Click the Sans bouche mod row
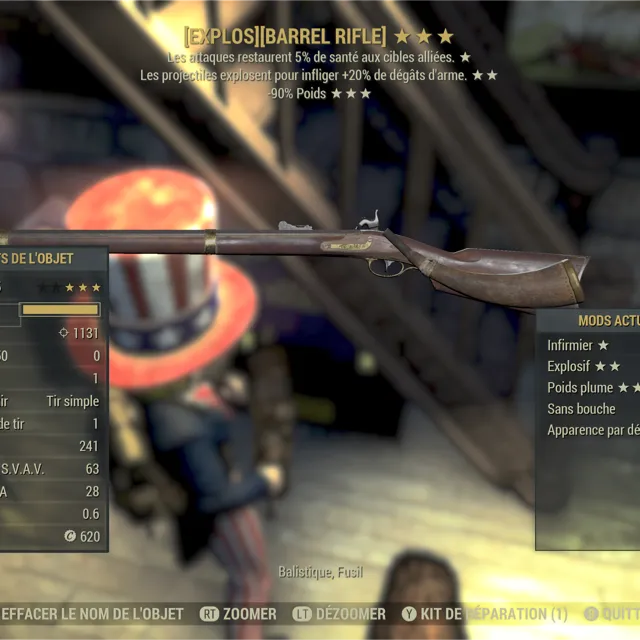640x640 pixels. 581,408
